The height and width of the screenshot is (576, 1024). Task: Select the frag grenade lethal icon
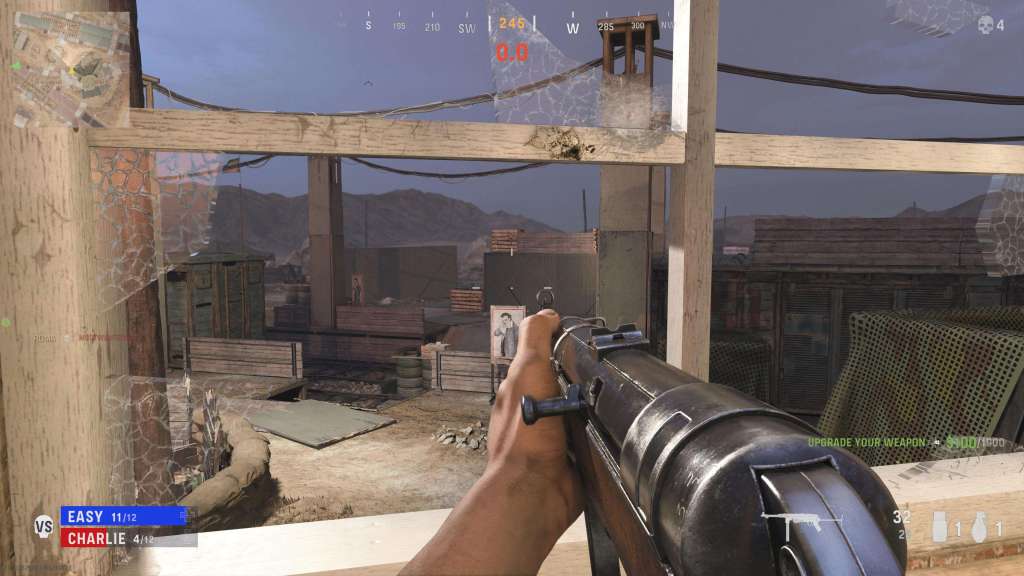click(x=981, y=525)
